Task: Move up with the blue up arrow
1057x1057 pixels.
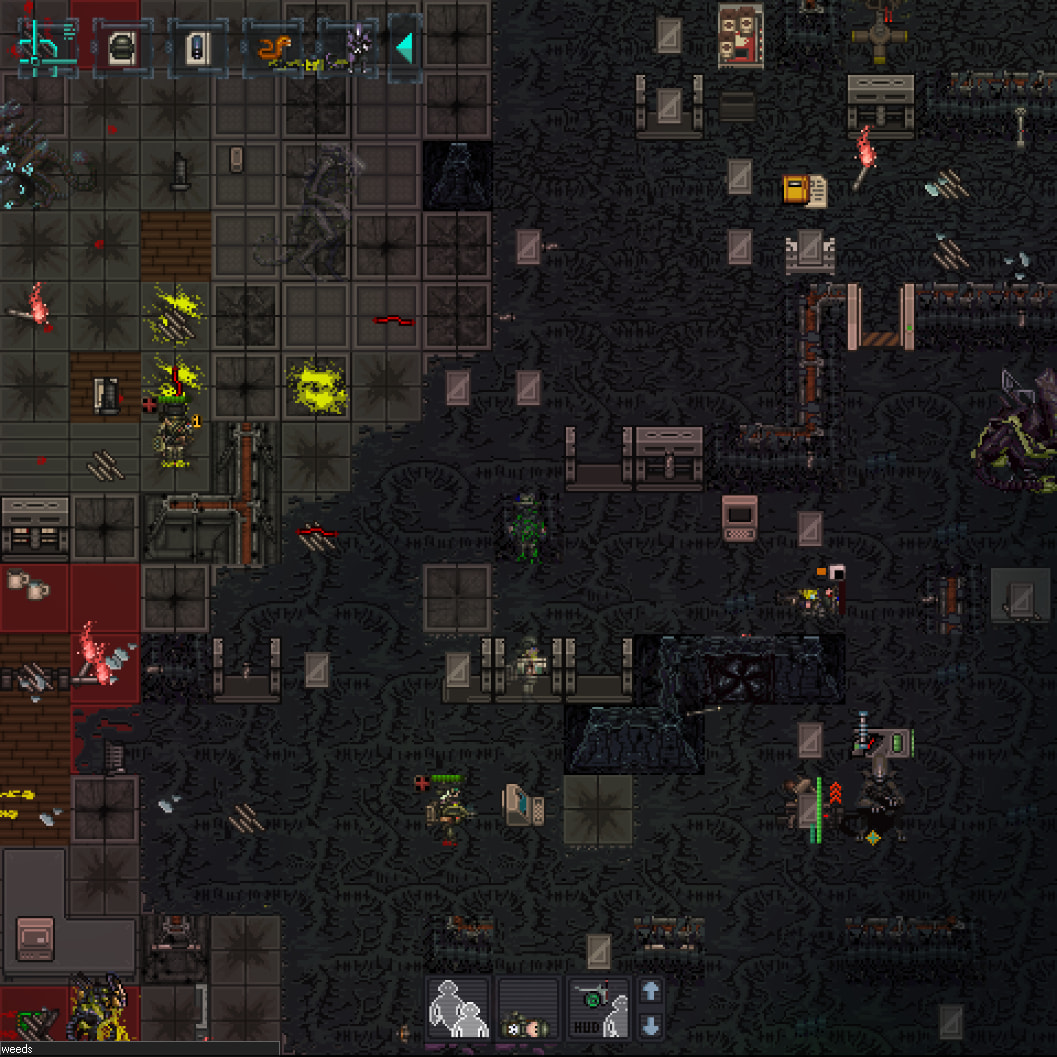Action: click(650, 991)
